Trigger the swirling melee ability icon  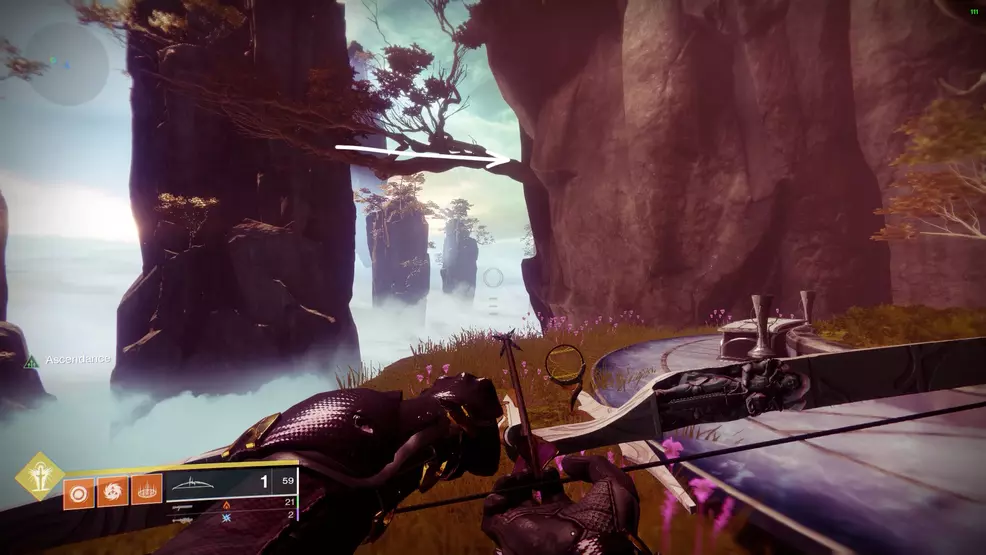(x=112, y=492)
